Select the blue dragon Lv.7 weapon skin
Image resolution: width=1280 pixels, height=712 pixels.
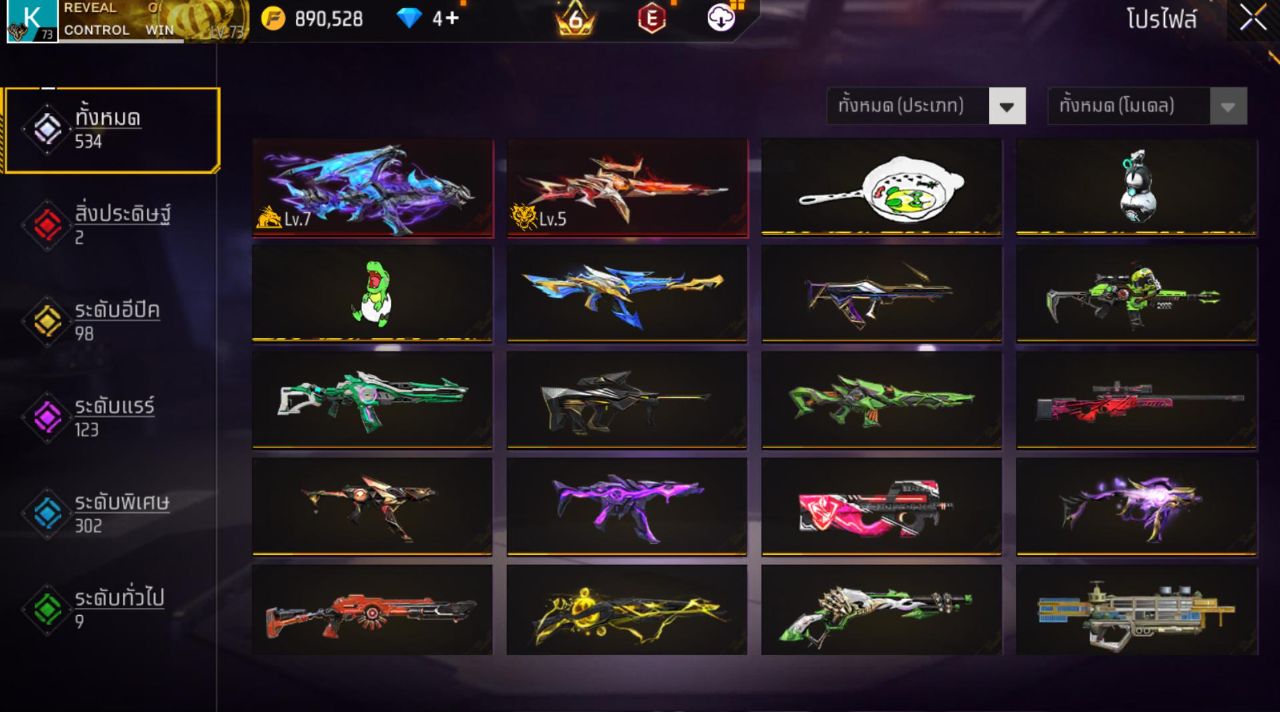coord(372,187)
